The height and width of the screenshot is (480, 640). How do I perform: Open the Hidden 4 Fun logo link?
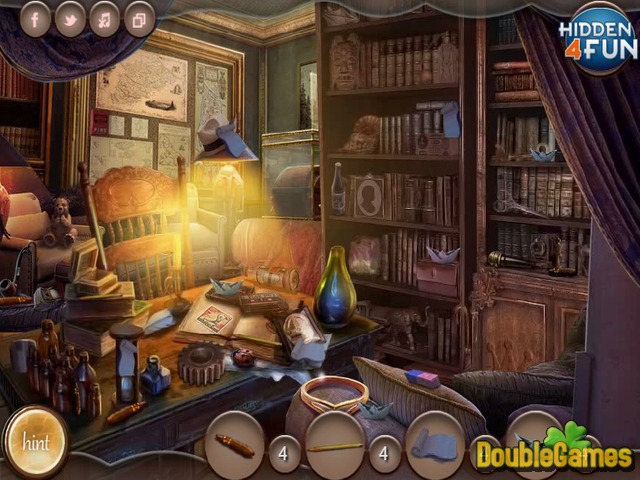[597, 38]
